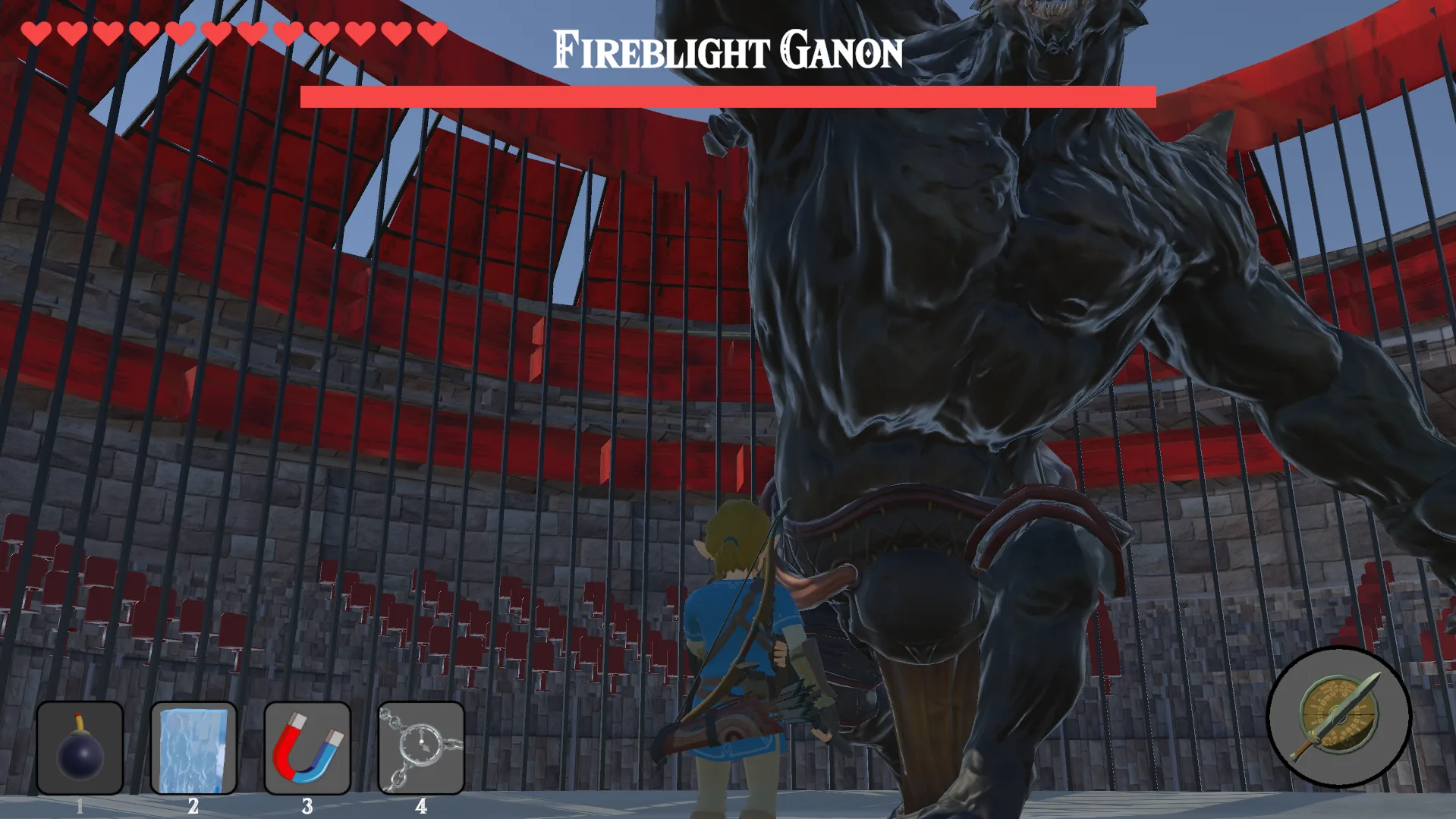The width and height of the screenshot is (1456, 819).
Task: Click the first heart in the health row
Action: click(x=36, y=33)
